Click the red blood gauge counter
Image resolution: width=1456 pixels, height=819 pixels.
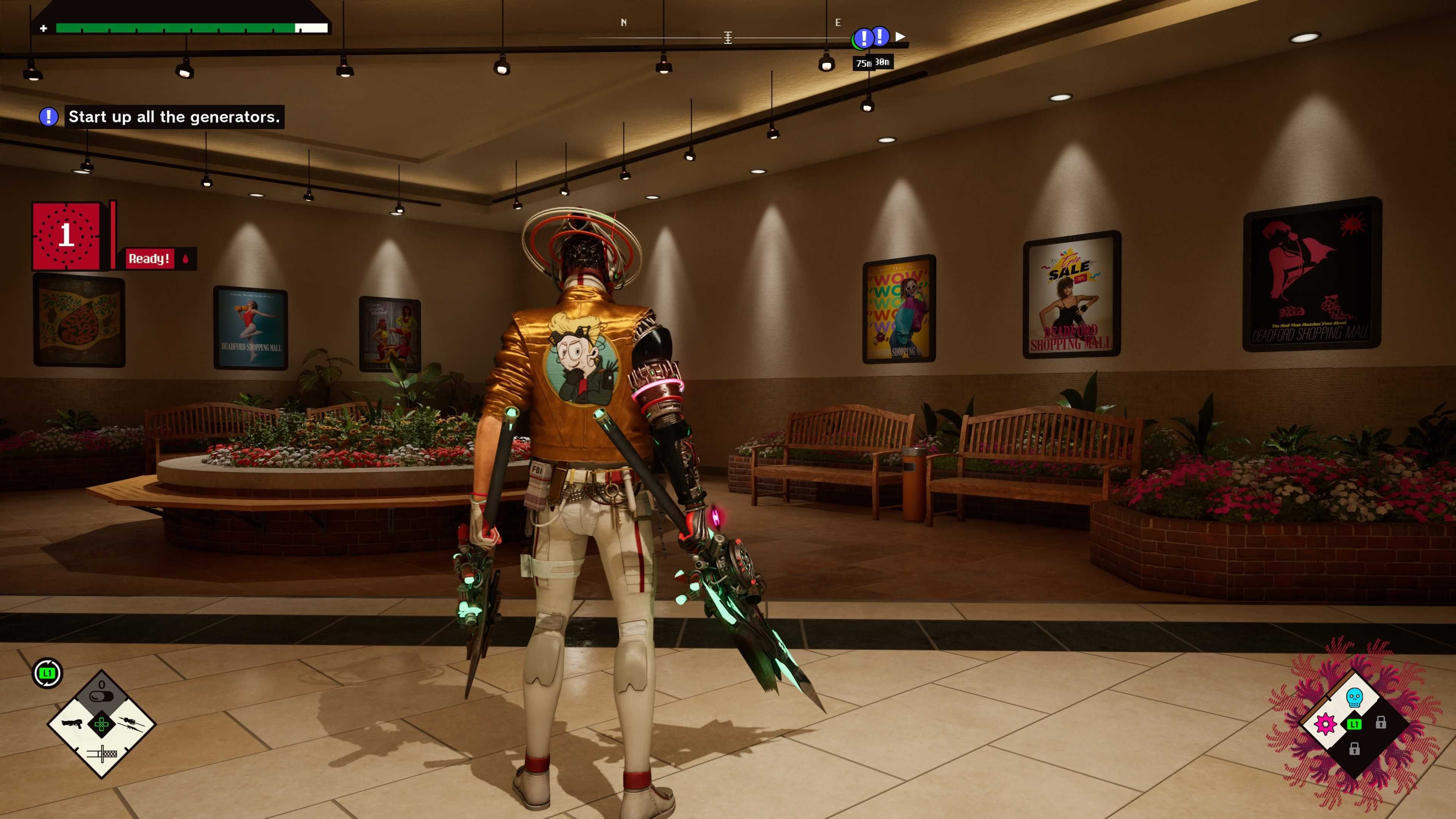click(66, 236)
